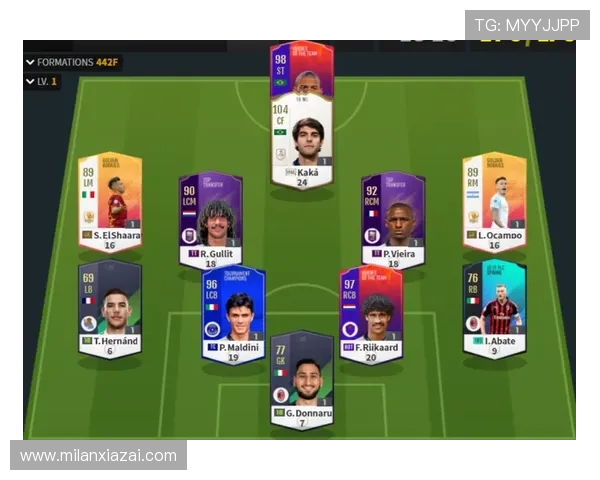Pick I. Abate's RB card
Viewport: 600px width, 480px height.
[494, 304]
